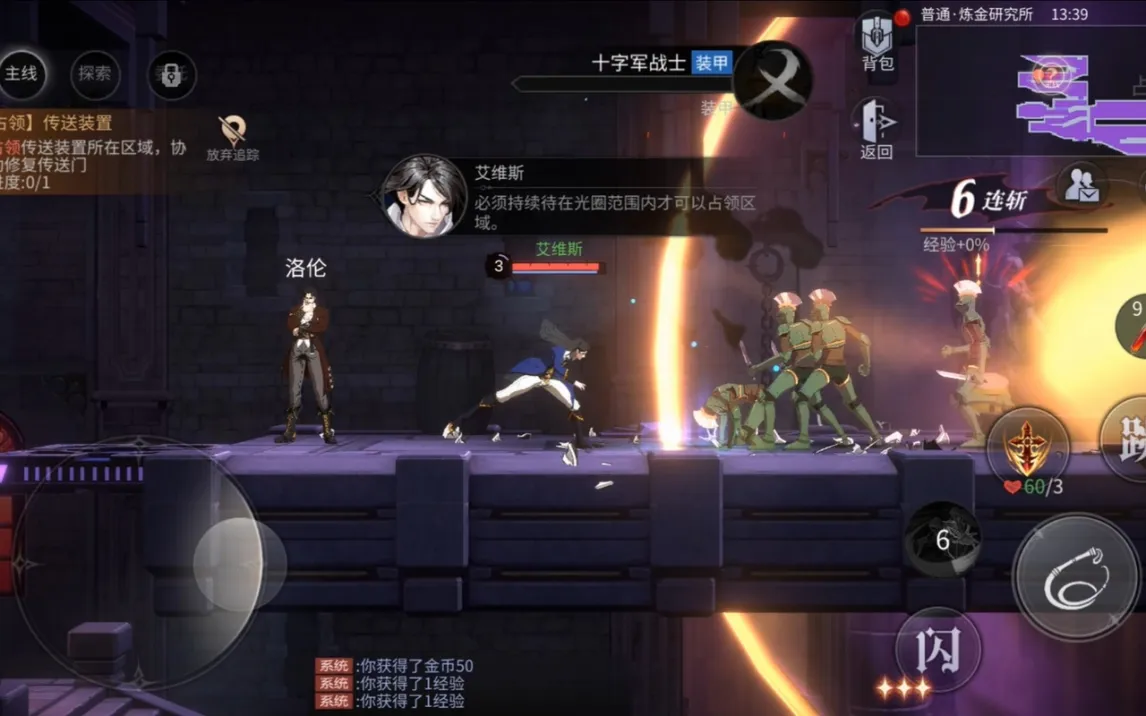Switch to the 主线 main quest tab
The height and width of the screenshot is (716, 1146).
21,74
